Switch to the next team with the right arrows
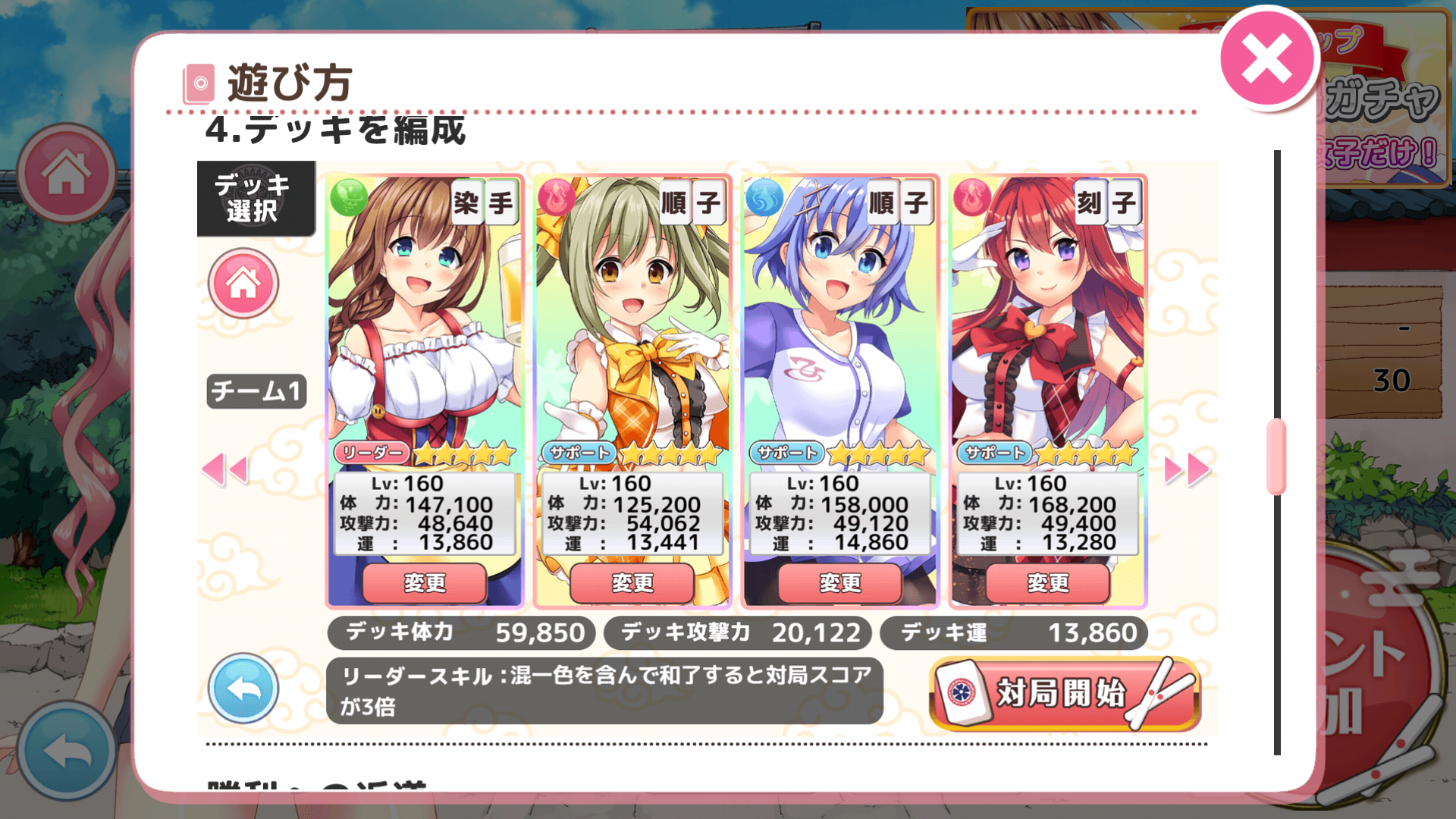The height and width of the screenshot is (819, 1456). pyautogui.click(x=1187, y=470)
